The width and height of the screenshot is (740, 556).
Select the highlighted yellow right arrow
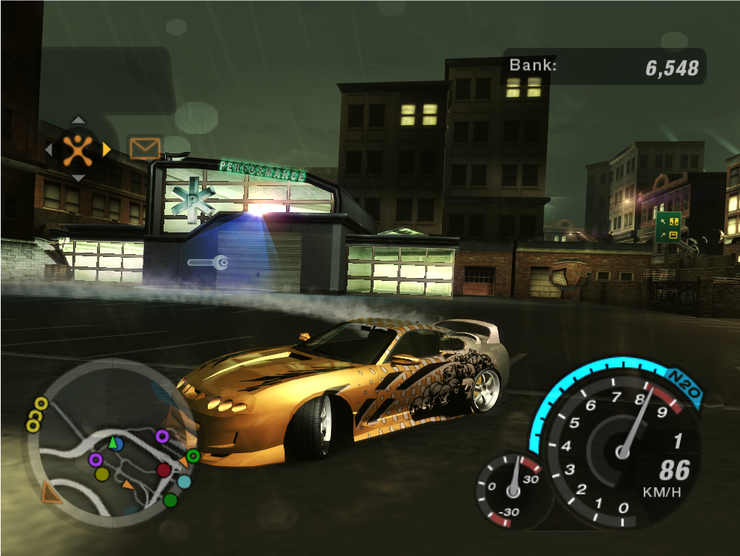tap(107, 149)
